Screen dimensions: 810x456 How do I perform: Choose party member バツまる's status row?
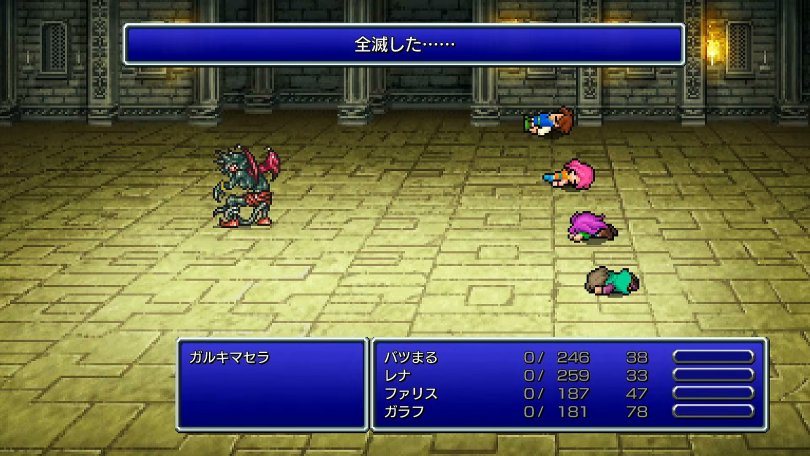(x=411, y=357)
